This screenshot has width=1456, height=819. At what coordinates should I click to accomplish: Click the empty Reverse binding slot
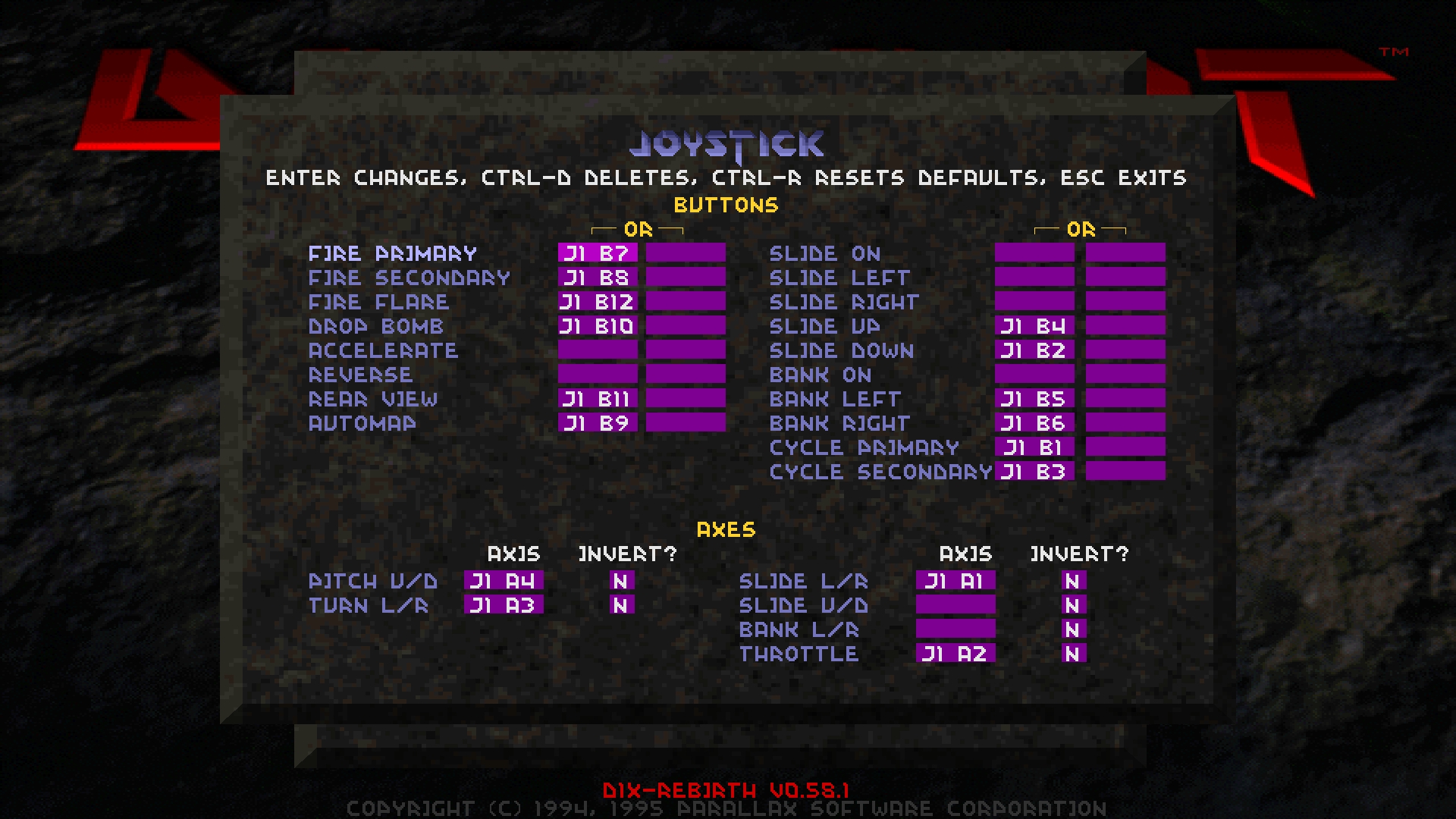click(x=599, y=375)
